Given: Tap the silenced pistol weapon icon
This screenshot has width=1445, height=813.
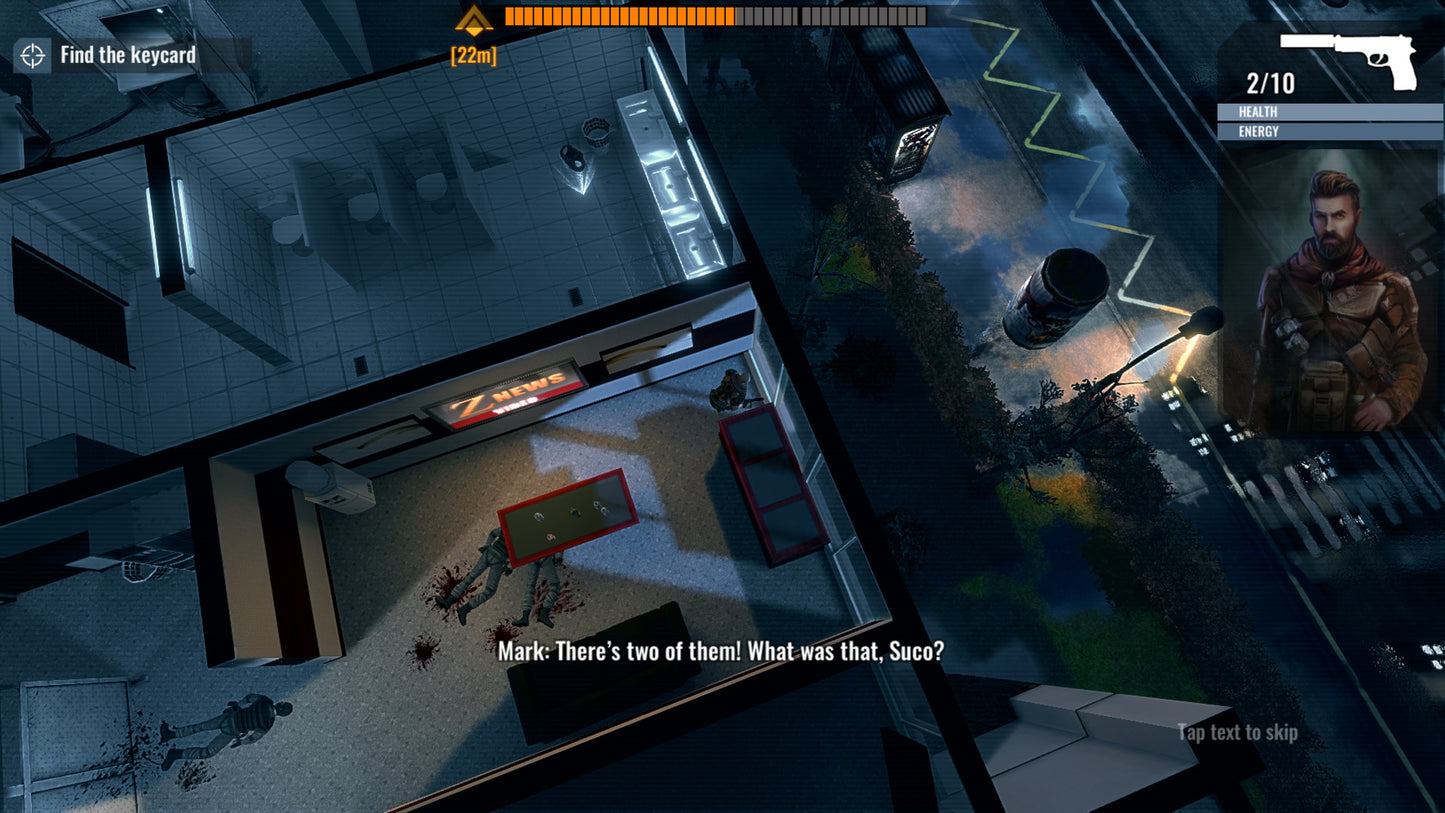Looking at the screenshot, I should 1349,59.
